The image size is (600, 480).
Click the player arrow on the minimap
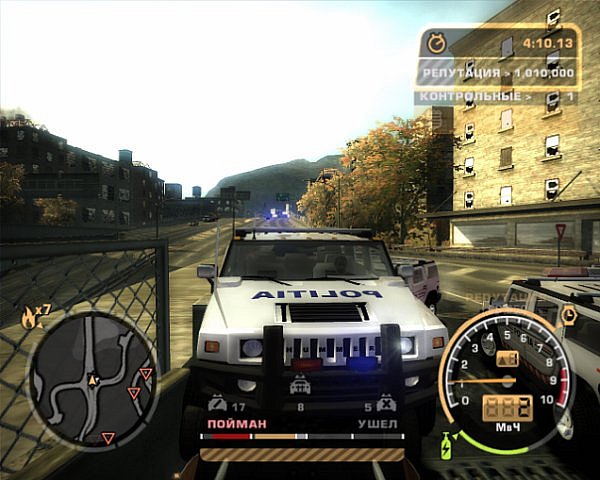[x=92, y=380]
